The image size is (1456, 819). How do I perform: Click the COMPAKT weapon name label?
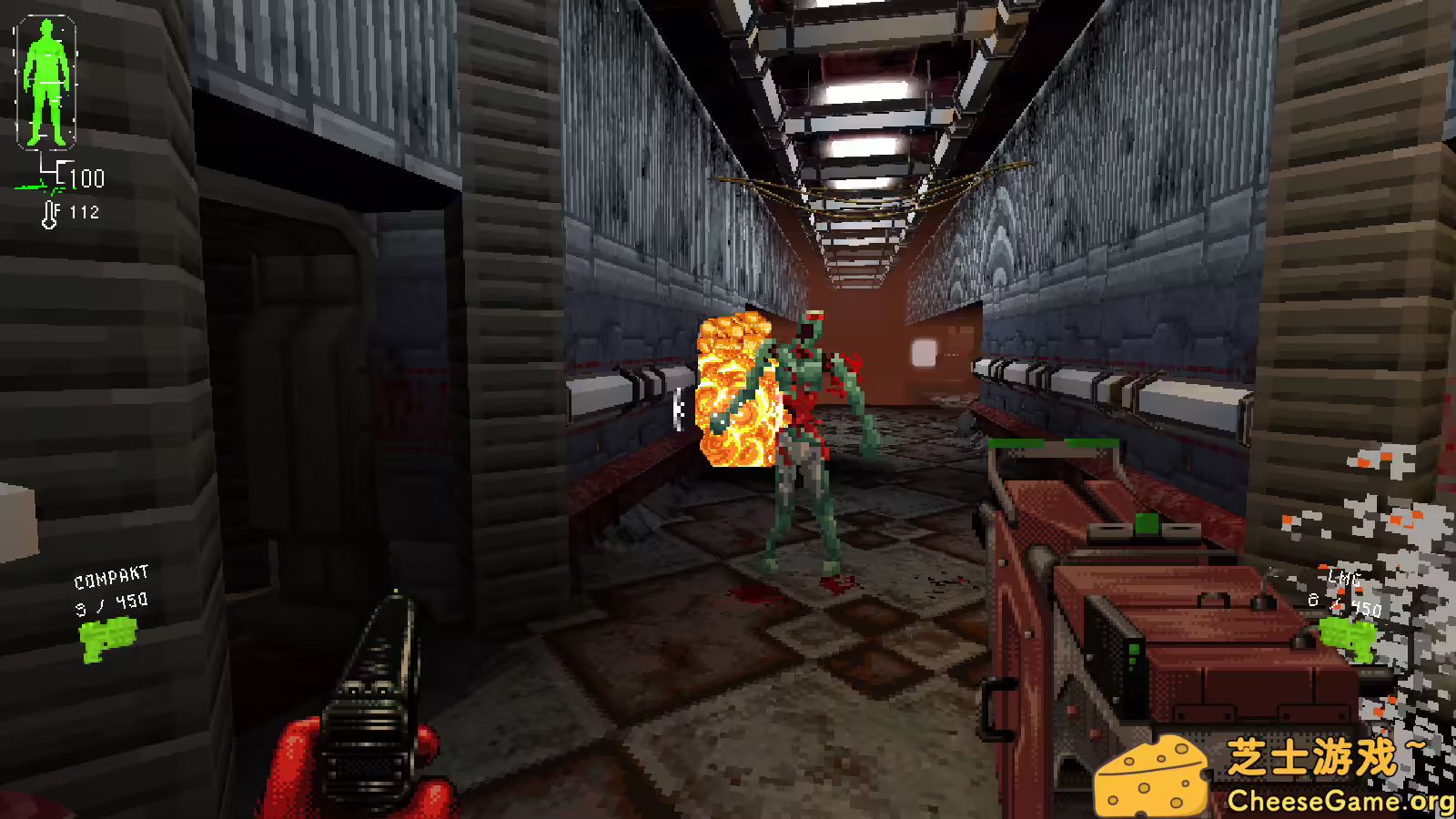[x=111, y=575]
